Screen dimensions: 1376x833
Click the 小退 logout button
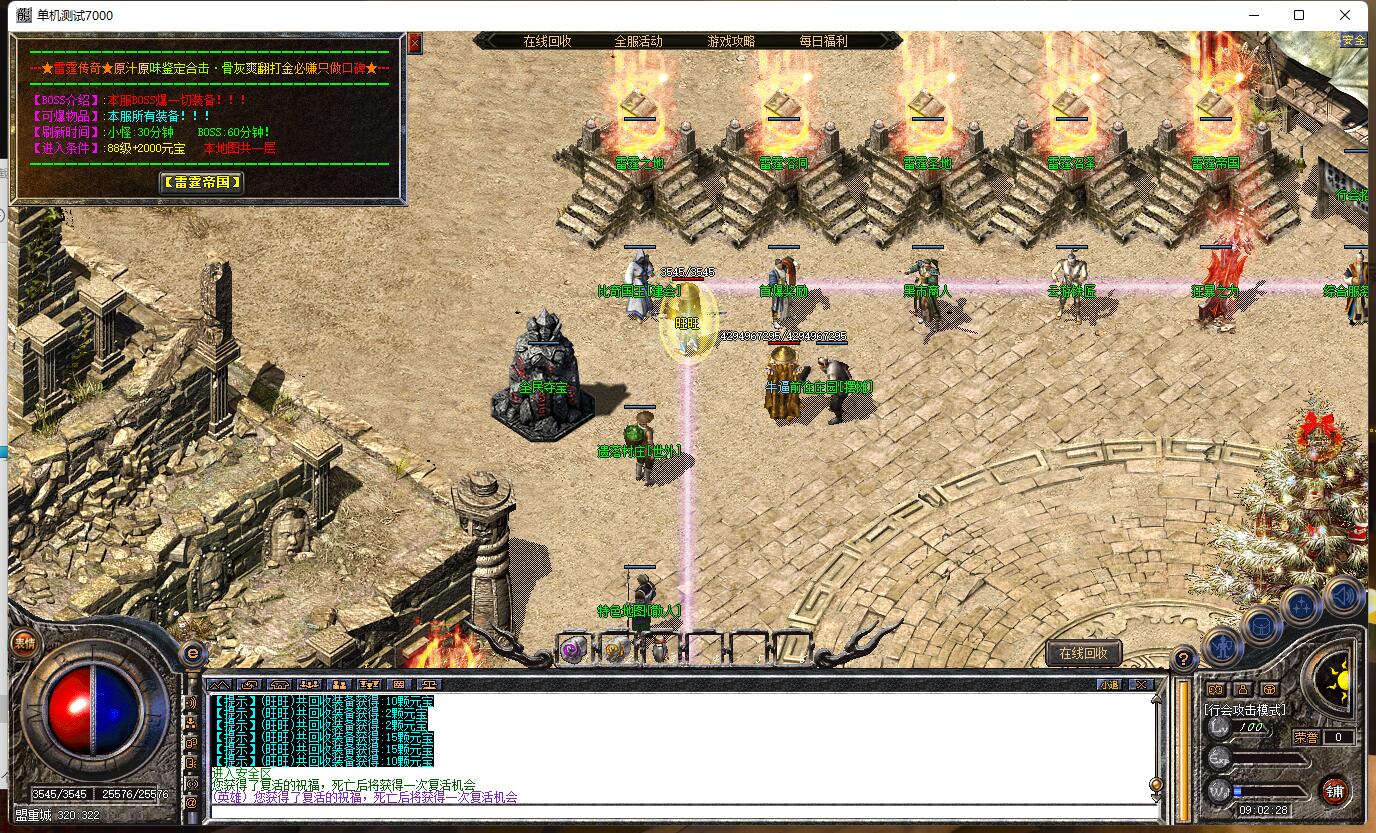coord(1109,685)
